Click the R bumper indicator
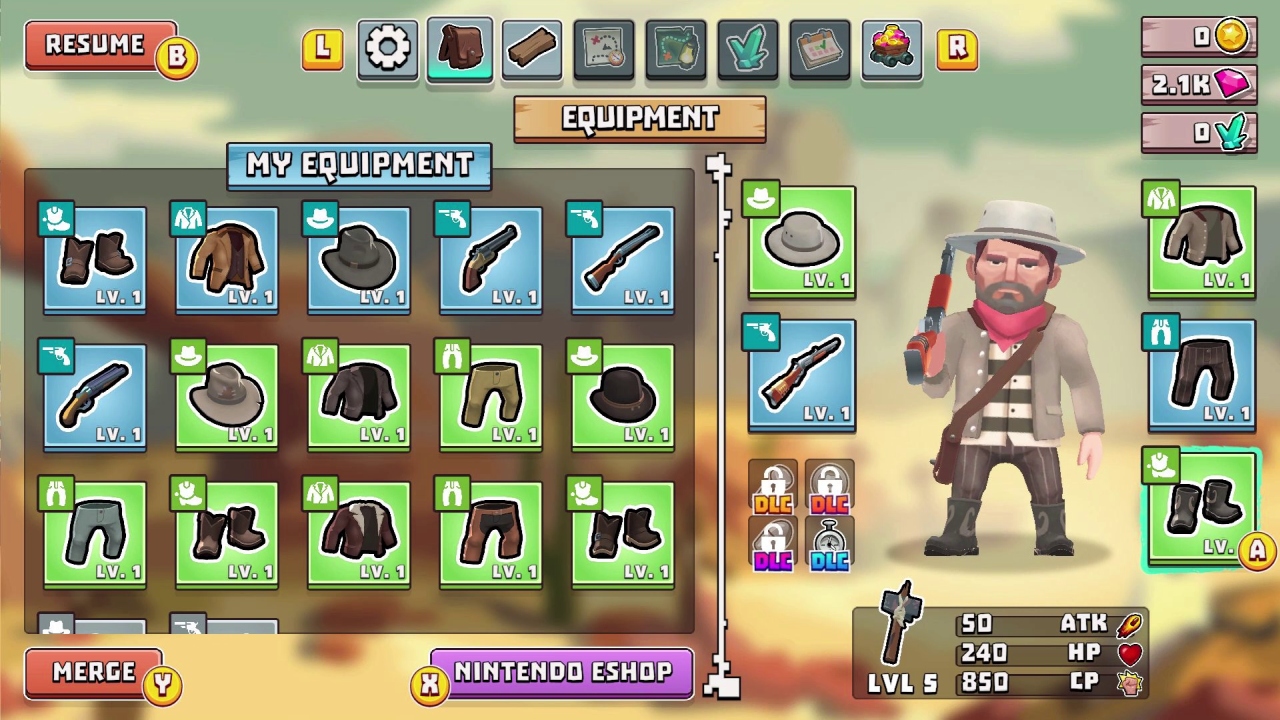Screen dimensions: 1280x720 tap(957, 48)
